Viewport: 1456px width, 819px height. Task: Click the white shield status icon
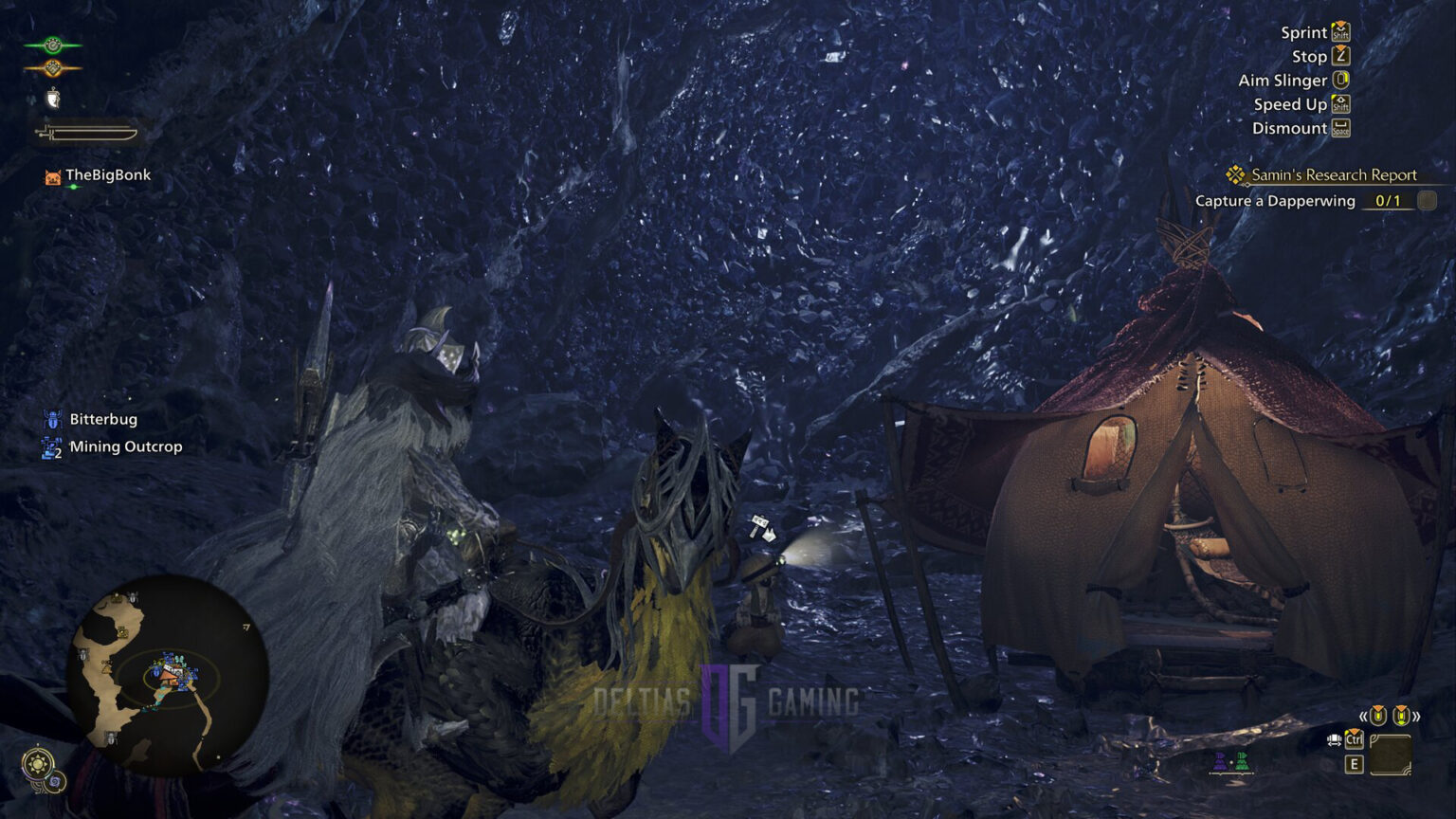coord(53,98)
